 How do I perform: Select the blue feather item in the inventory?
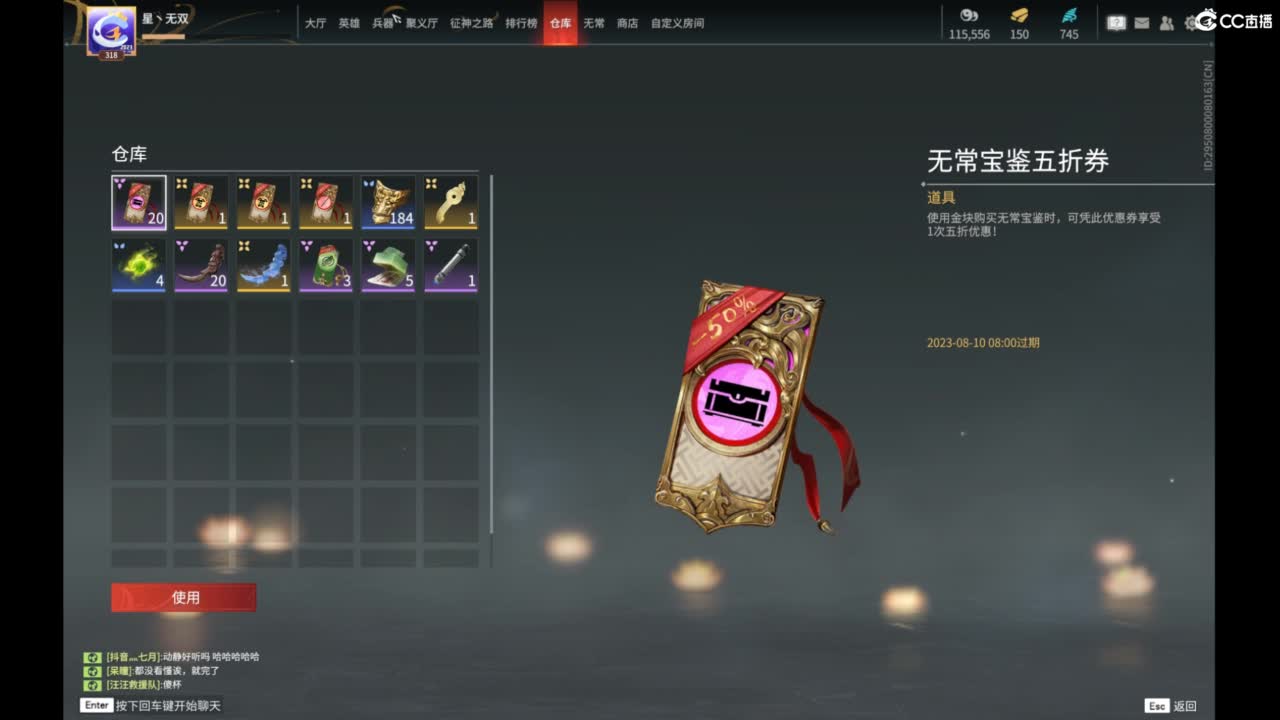click(x=263, y=264)
